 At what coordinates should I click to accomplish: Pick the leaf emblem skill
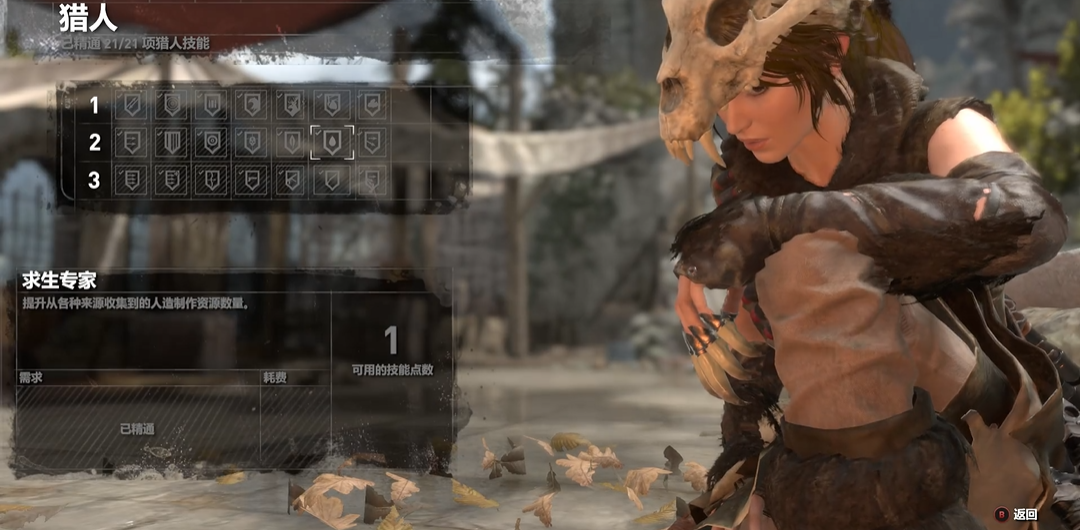pos(291,142)
